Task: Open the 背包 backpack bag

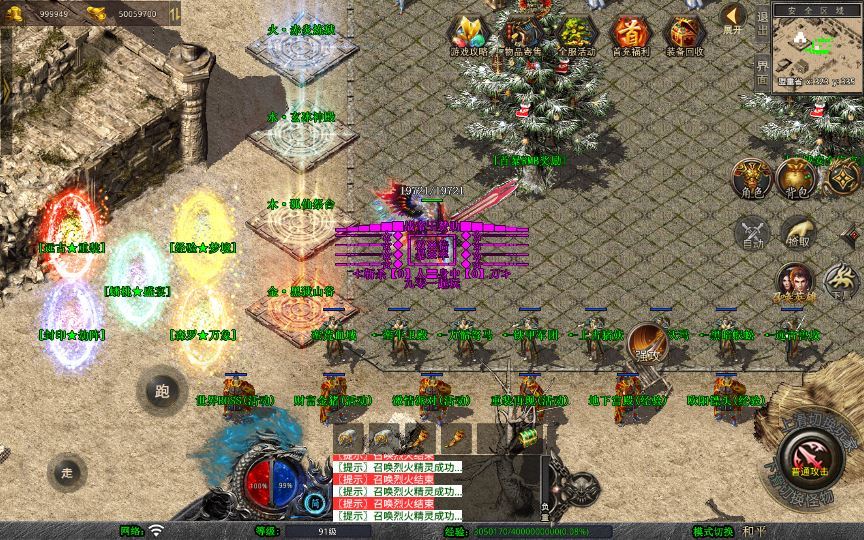Action: (x=797, y=176)
